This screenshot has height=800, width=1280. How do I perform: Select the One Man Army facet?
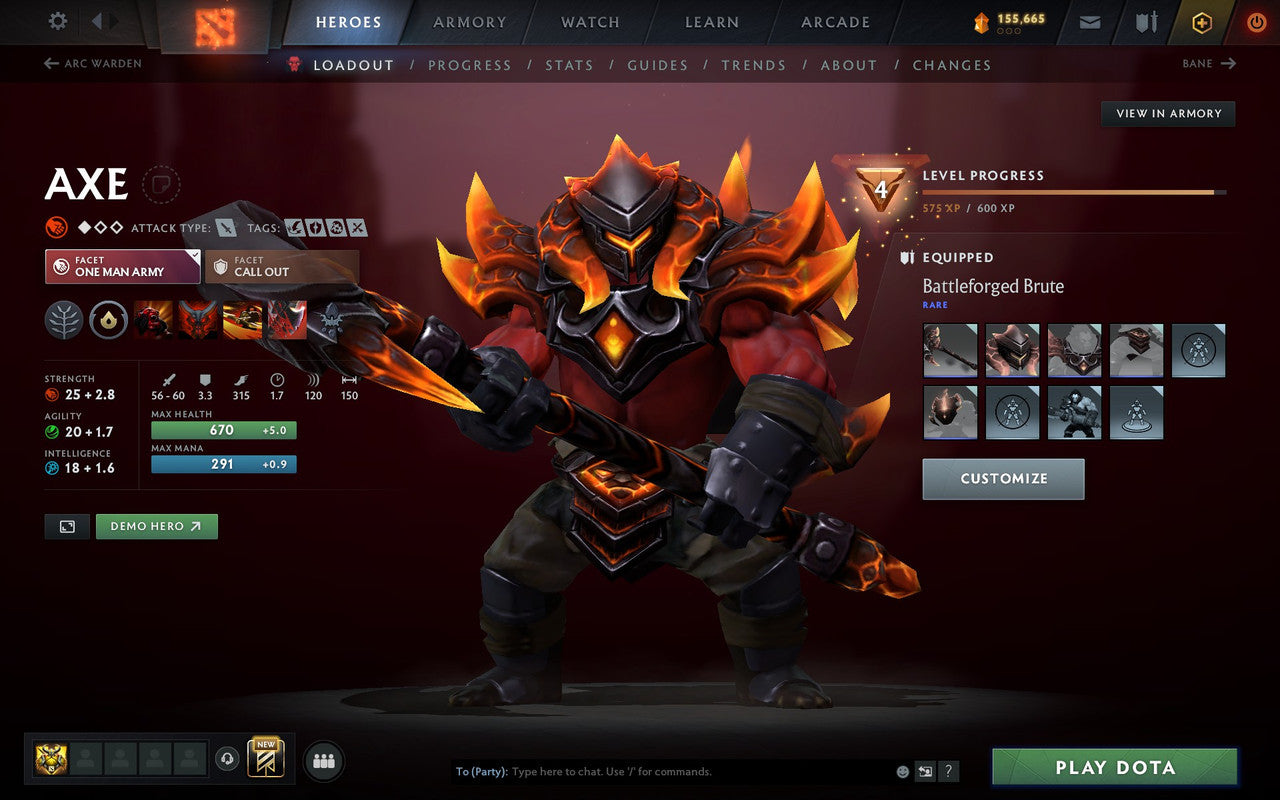[x=122, y=267]
